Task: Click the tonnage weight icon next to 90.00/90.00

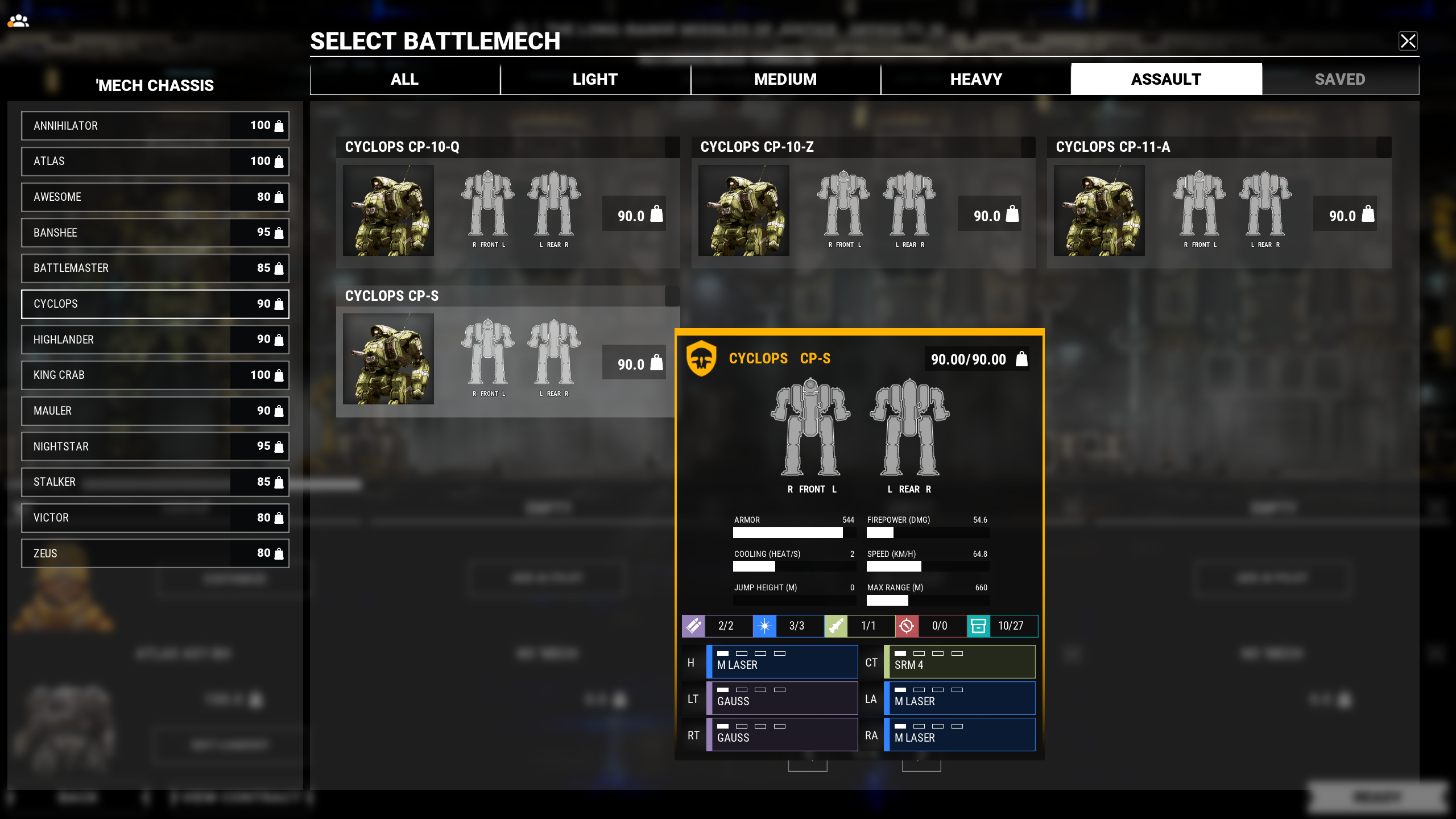Action: 1021,359
